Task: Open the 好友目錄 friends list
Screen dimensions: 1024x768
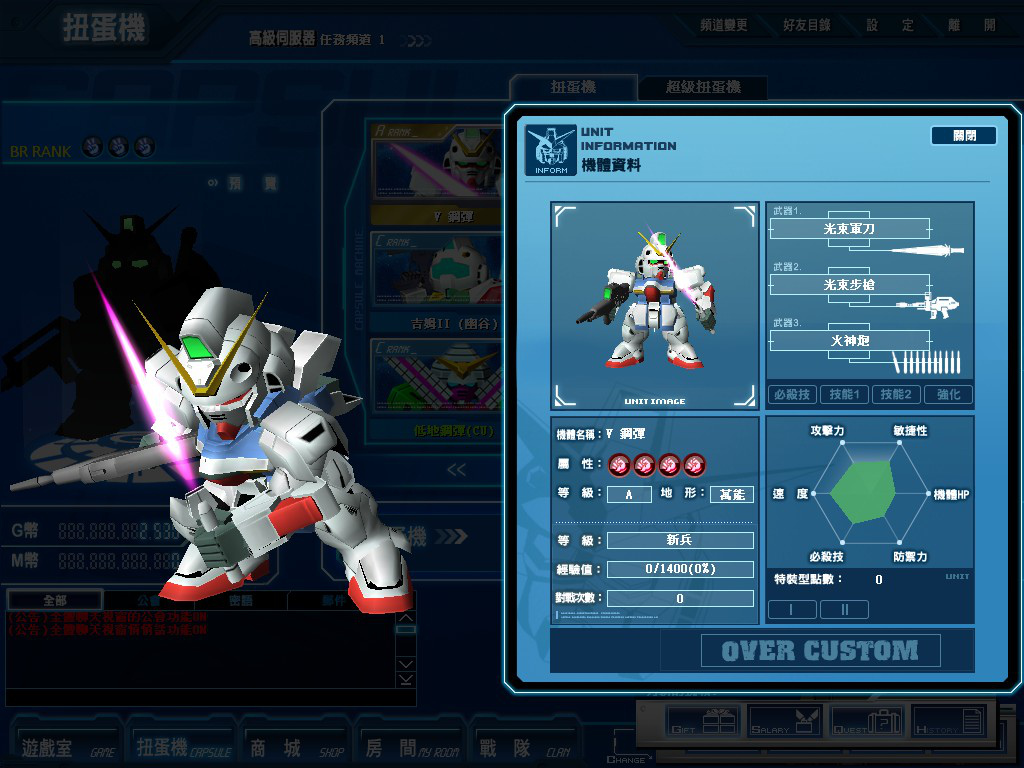Action: tap(806, 25)
